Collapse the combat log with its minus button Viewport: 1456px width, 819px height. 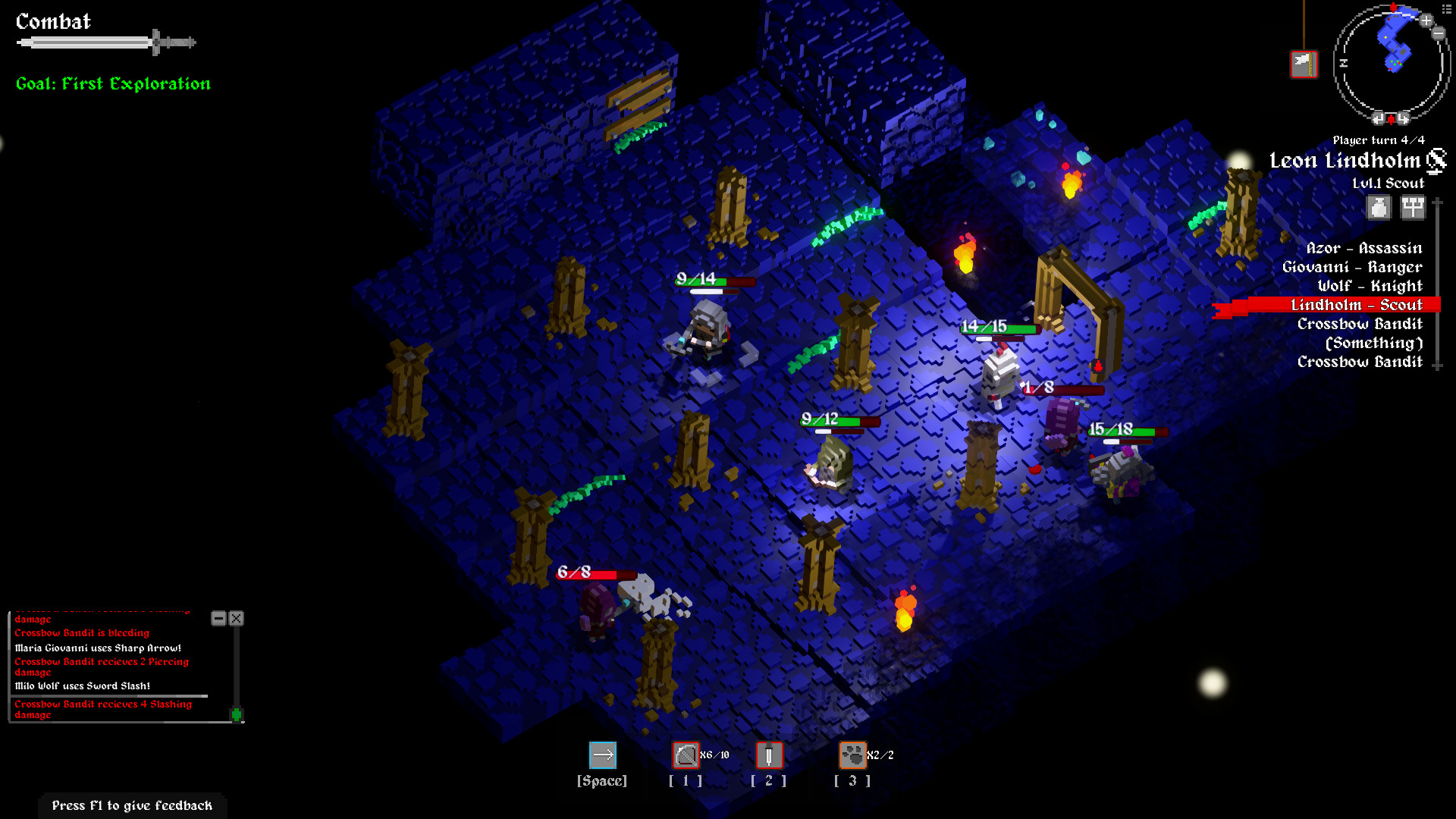pos(220,619)
